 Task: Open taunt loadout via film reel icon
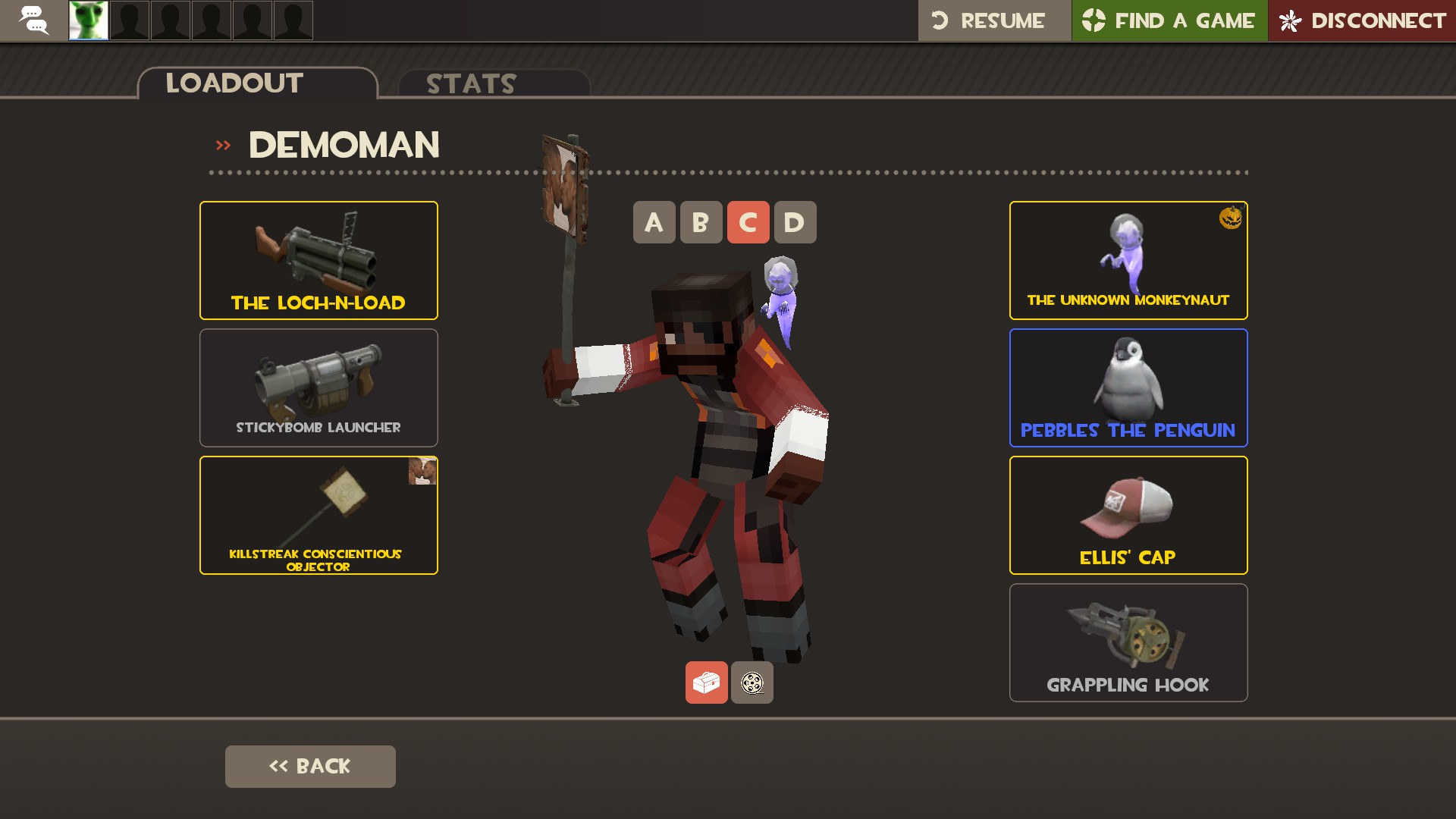(x=752, y=682)
